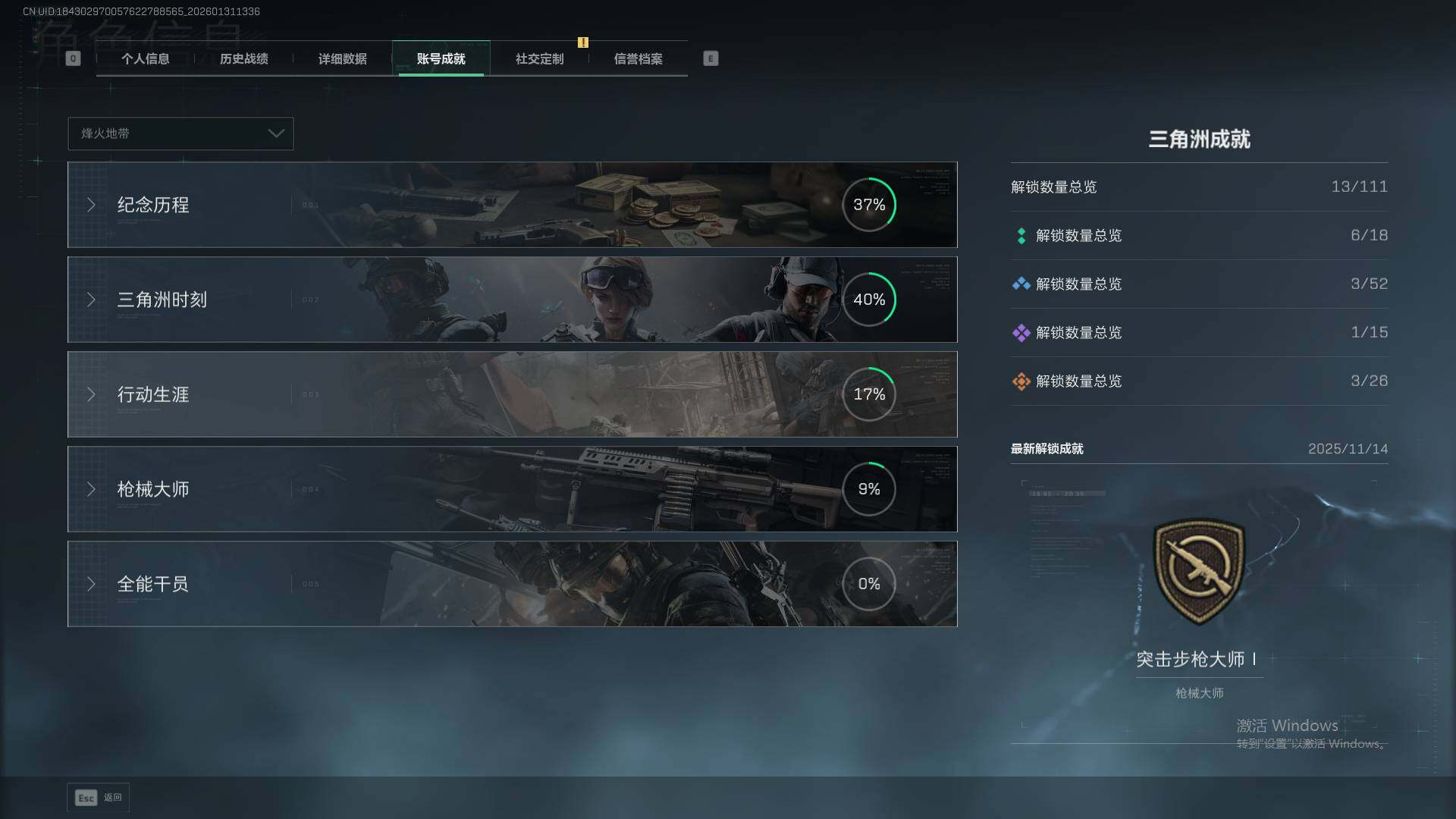Return using the 返回 button

pyautogui.click(x=99, y=798)
